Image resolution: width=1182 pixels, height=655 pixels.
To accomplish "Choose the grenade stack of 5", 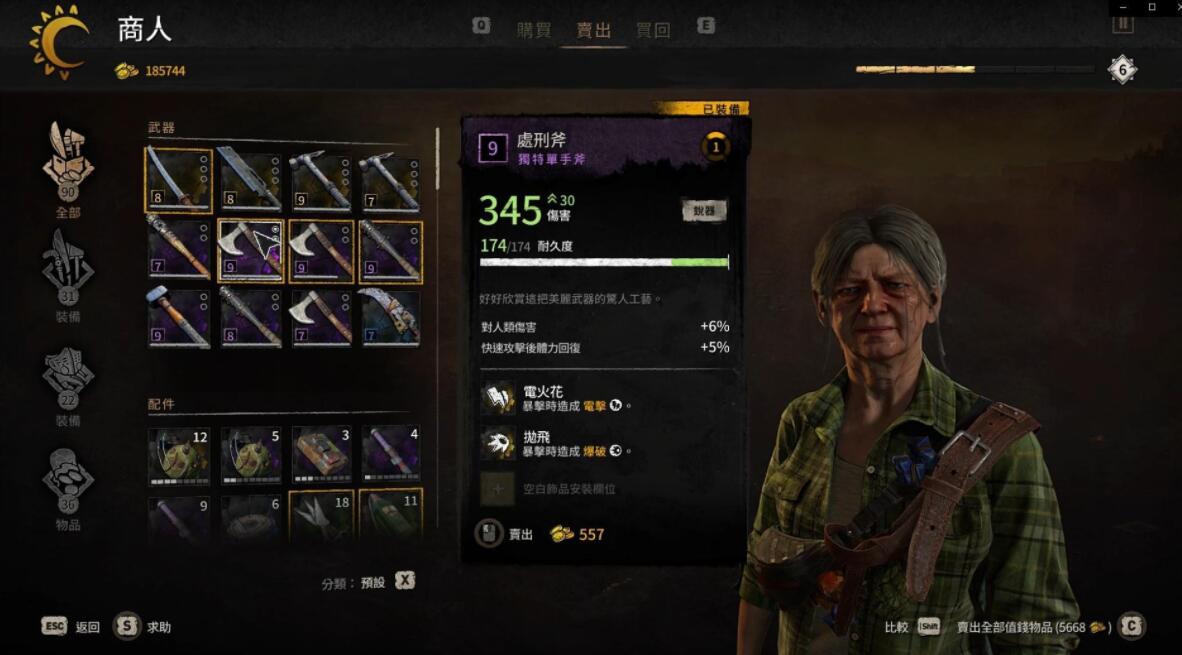I will pos(250,456).
